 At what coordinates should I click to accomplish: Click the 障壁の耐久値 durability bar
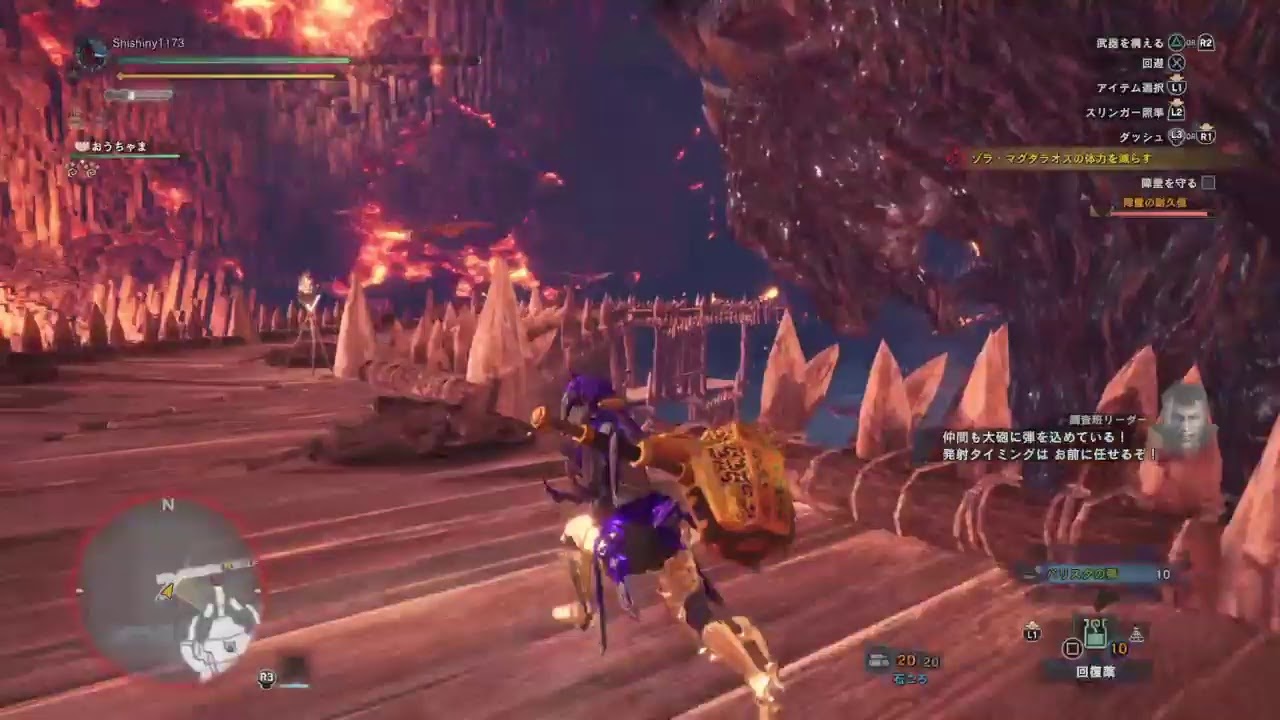coord(1160,212)
